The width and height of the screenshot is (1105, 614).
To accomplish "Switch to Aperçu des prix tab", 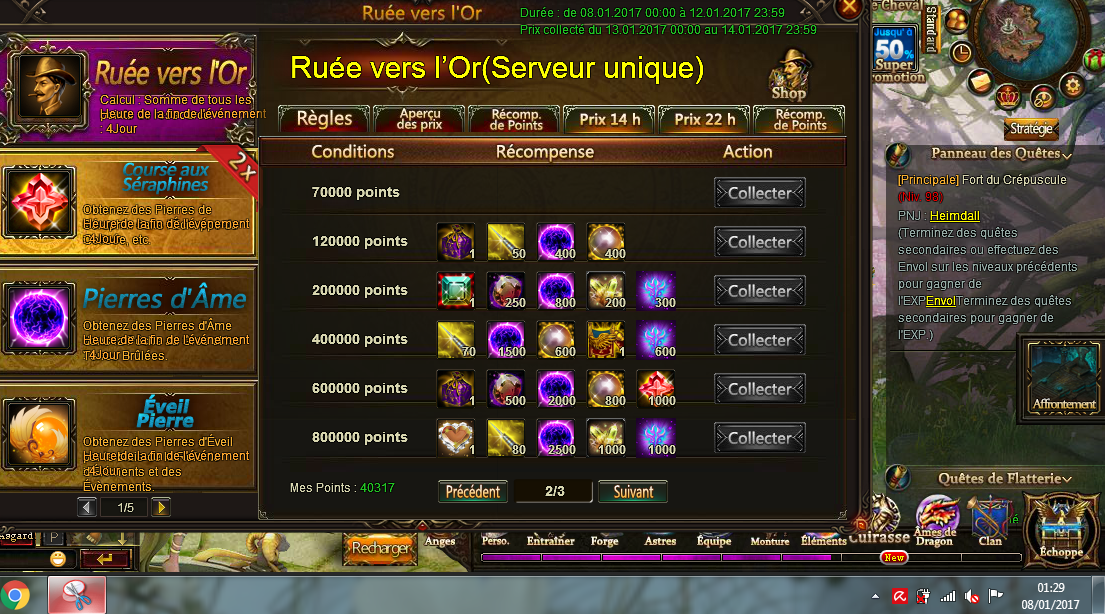I will pyautogui.click(x=420, y=119).
